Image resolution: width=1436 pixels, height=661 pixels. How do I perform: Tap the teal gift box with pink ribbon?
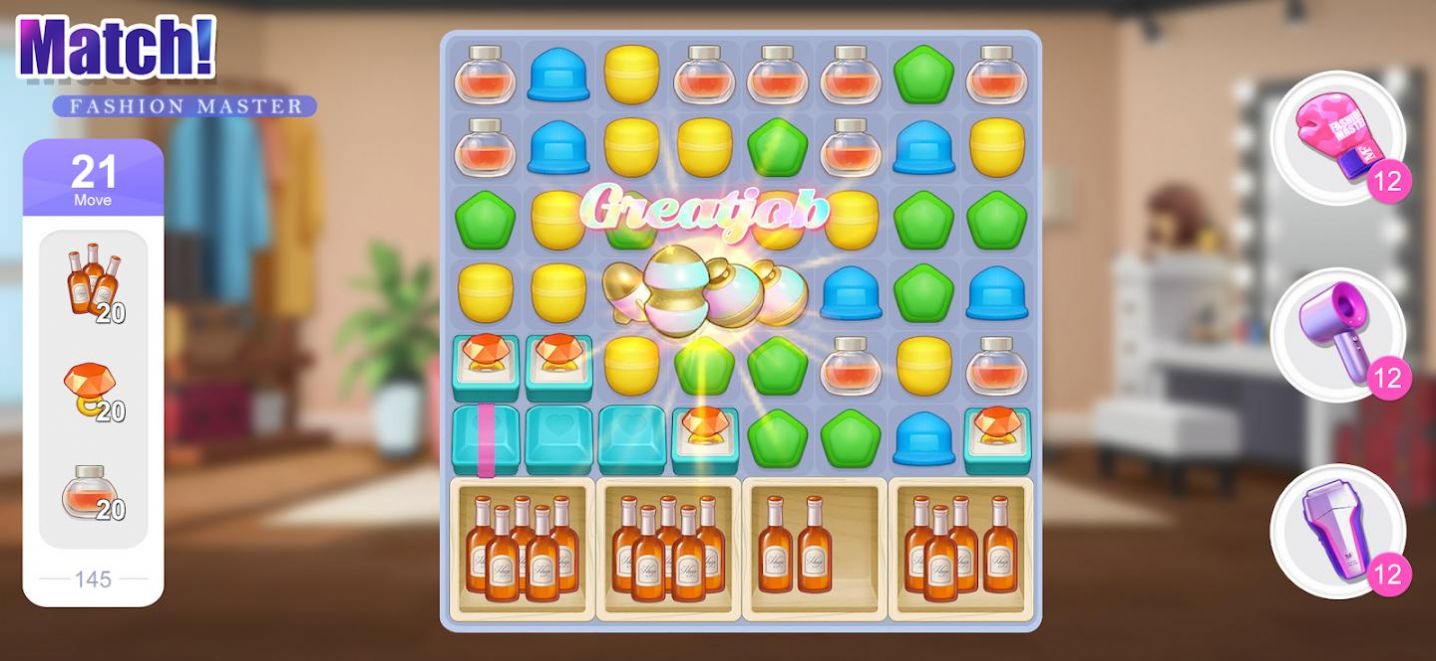point(486,438)
